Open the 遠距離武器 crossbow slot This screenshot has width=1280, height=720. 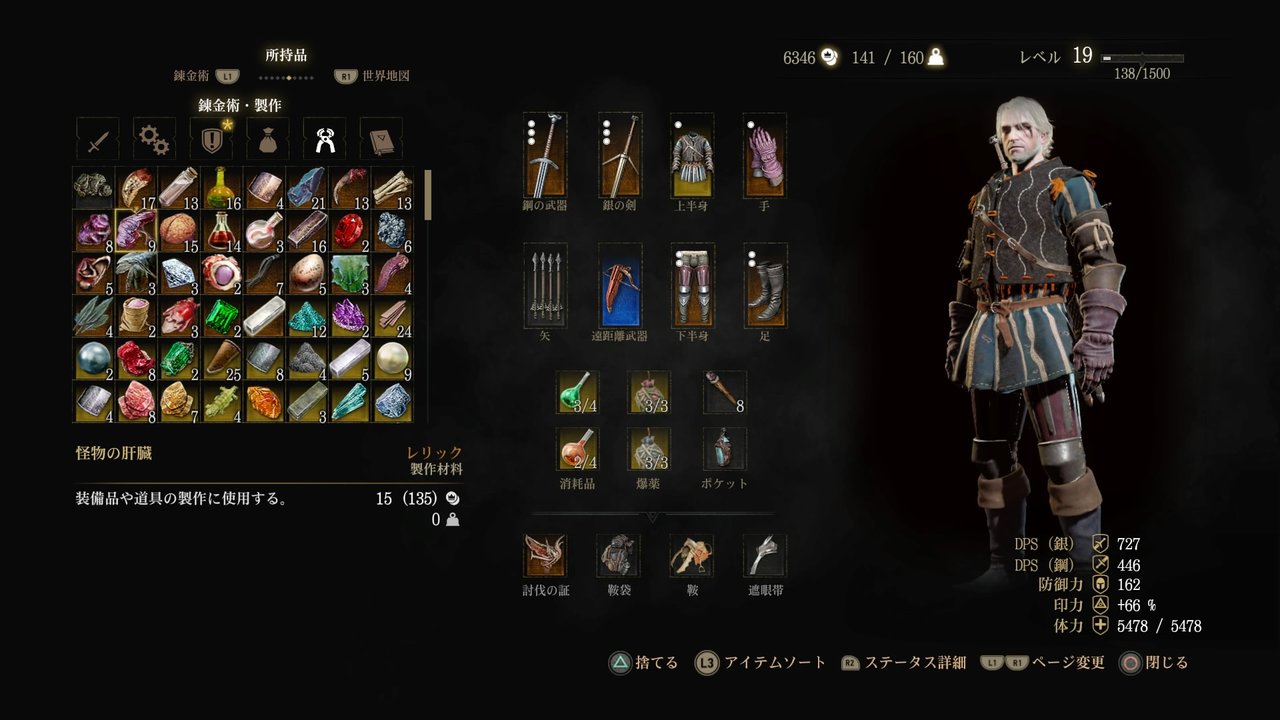[618, 287]
